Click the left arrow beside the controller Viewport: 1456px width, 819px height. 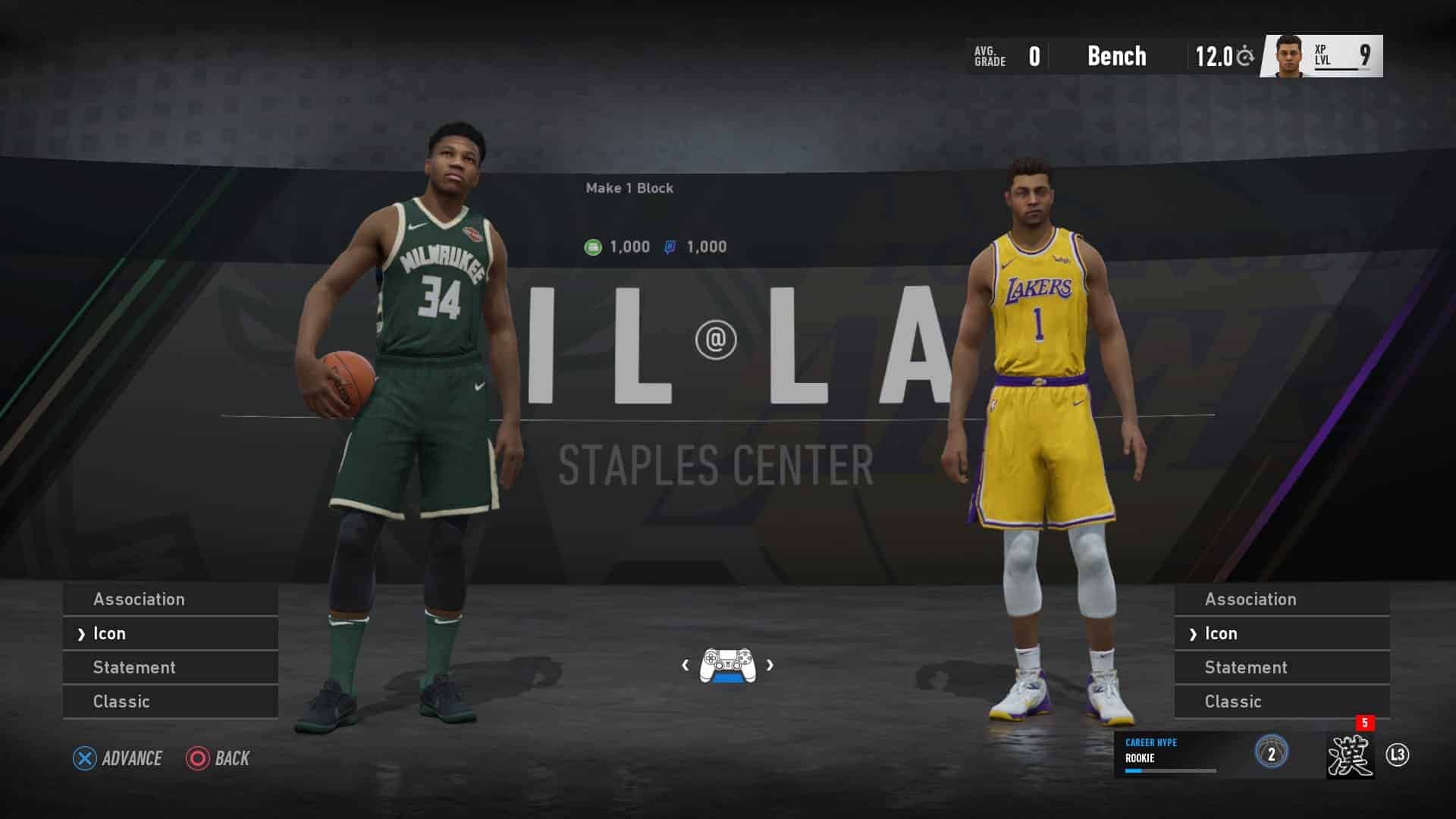(x=686, y=665)
